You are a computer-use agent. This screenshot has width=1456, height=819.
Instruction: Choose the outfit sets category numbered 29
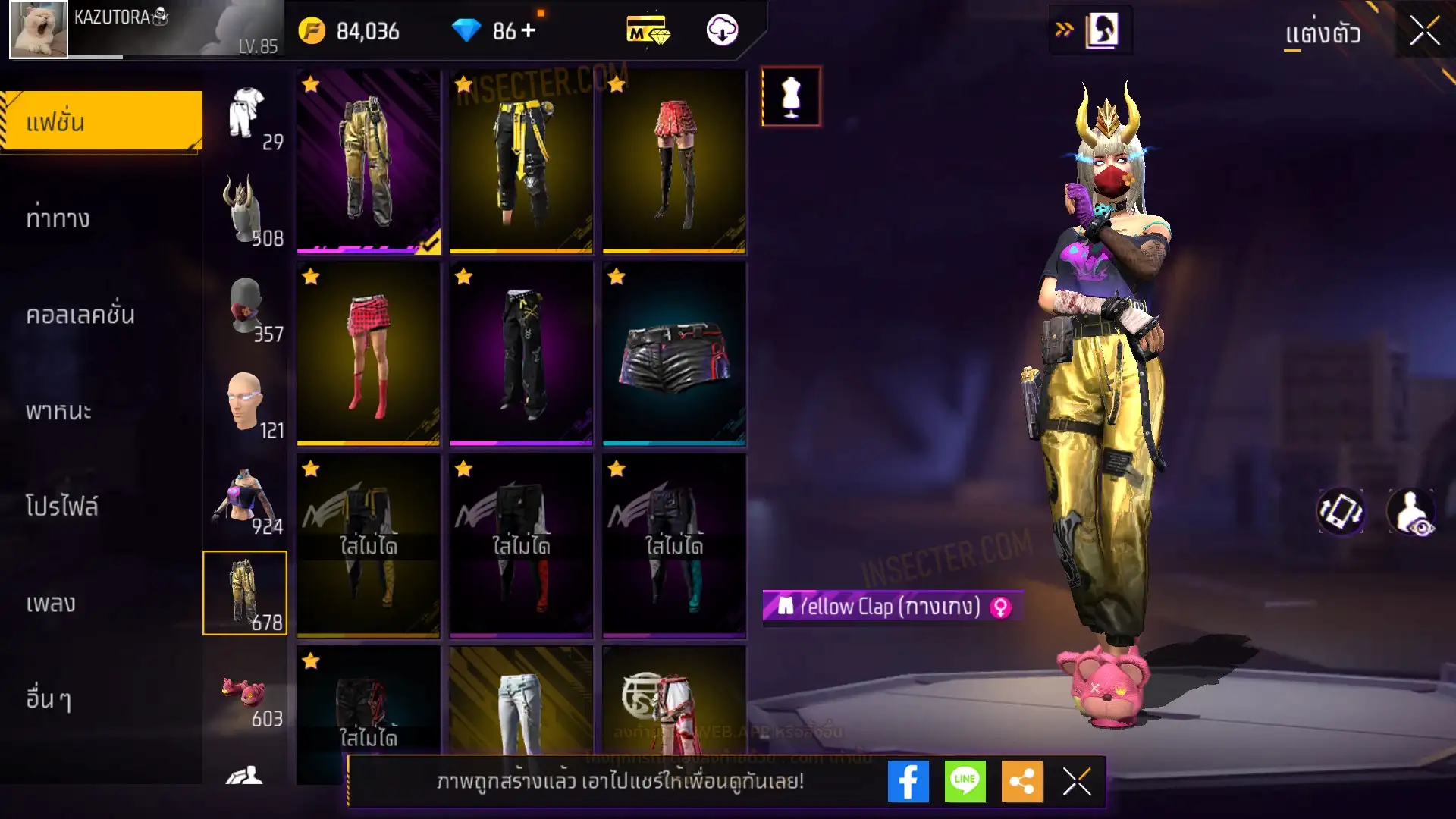246,115
